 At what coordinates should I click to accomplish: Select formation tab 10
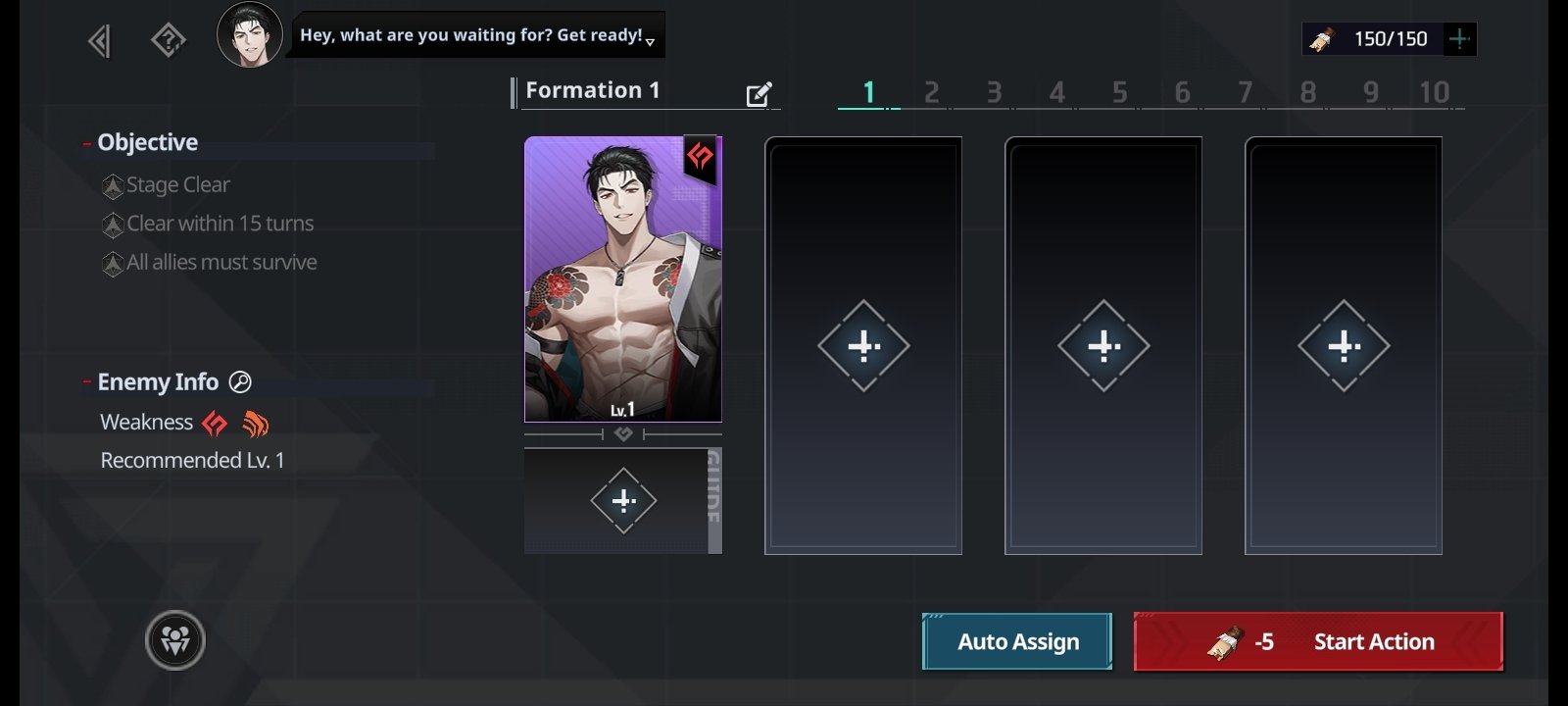coord(1434,92)
